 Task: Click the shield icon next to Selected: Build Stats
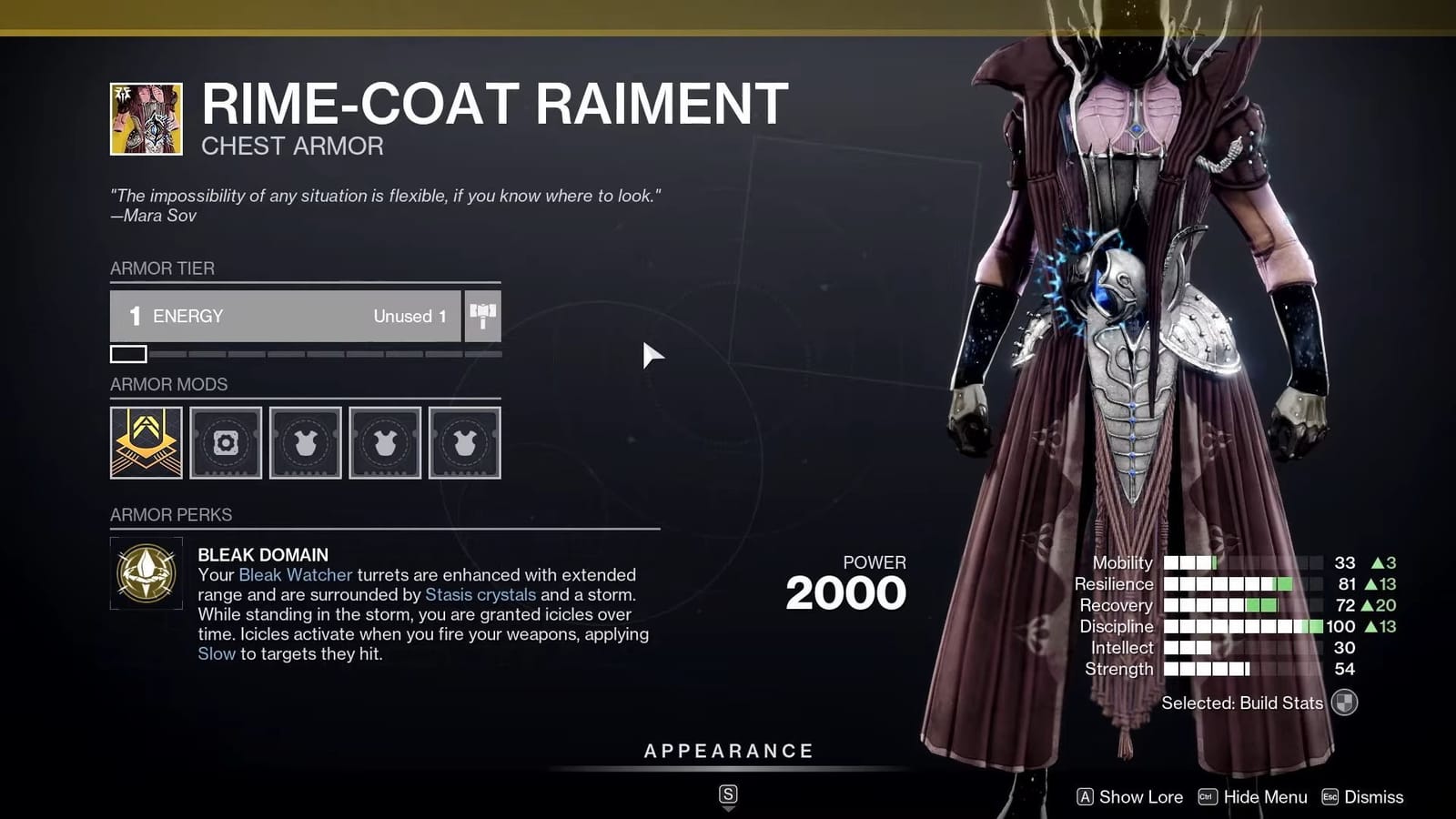tap(1345, 703)
